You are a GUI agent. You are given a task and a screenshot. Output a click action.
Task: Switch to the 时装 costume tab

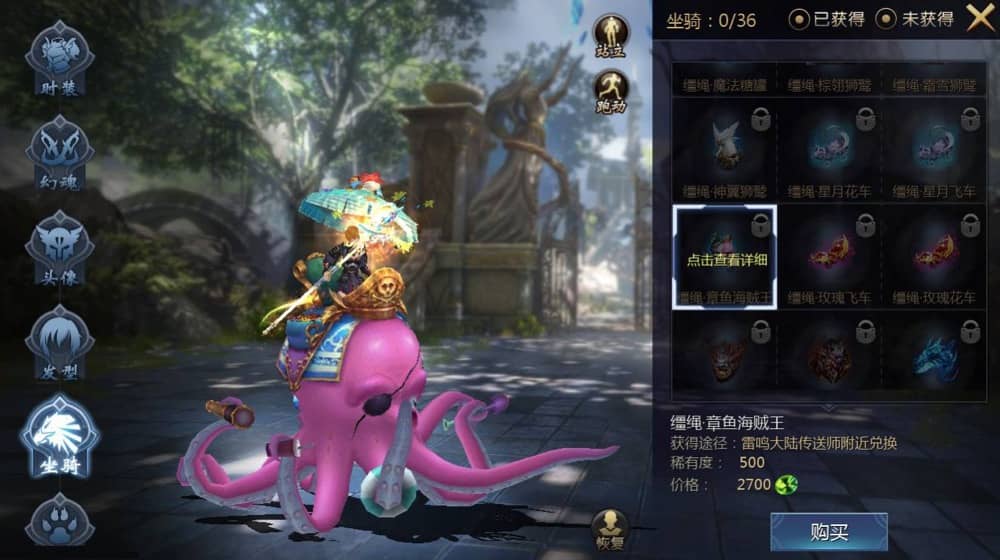click(61, 60)
